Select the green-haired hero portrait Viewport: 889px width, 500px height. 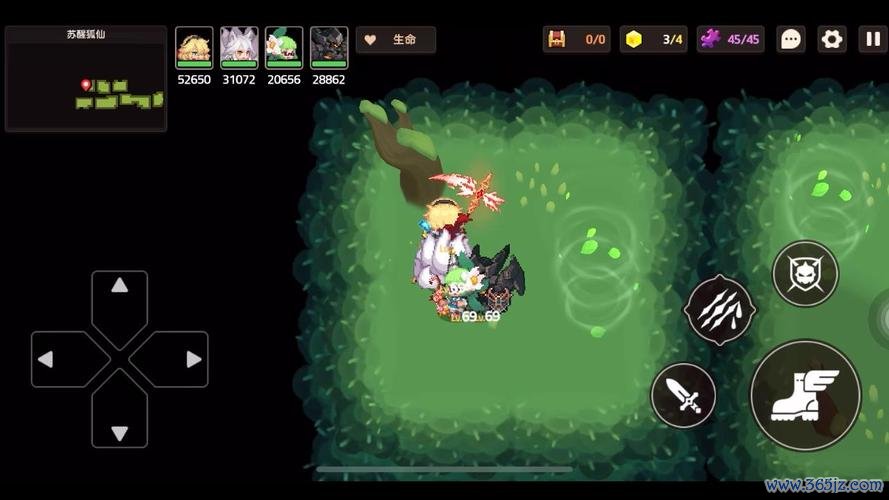pos(284,47)
